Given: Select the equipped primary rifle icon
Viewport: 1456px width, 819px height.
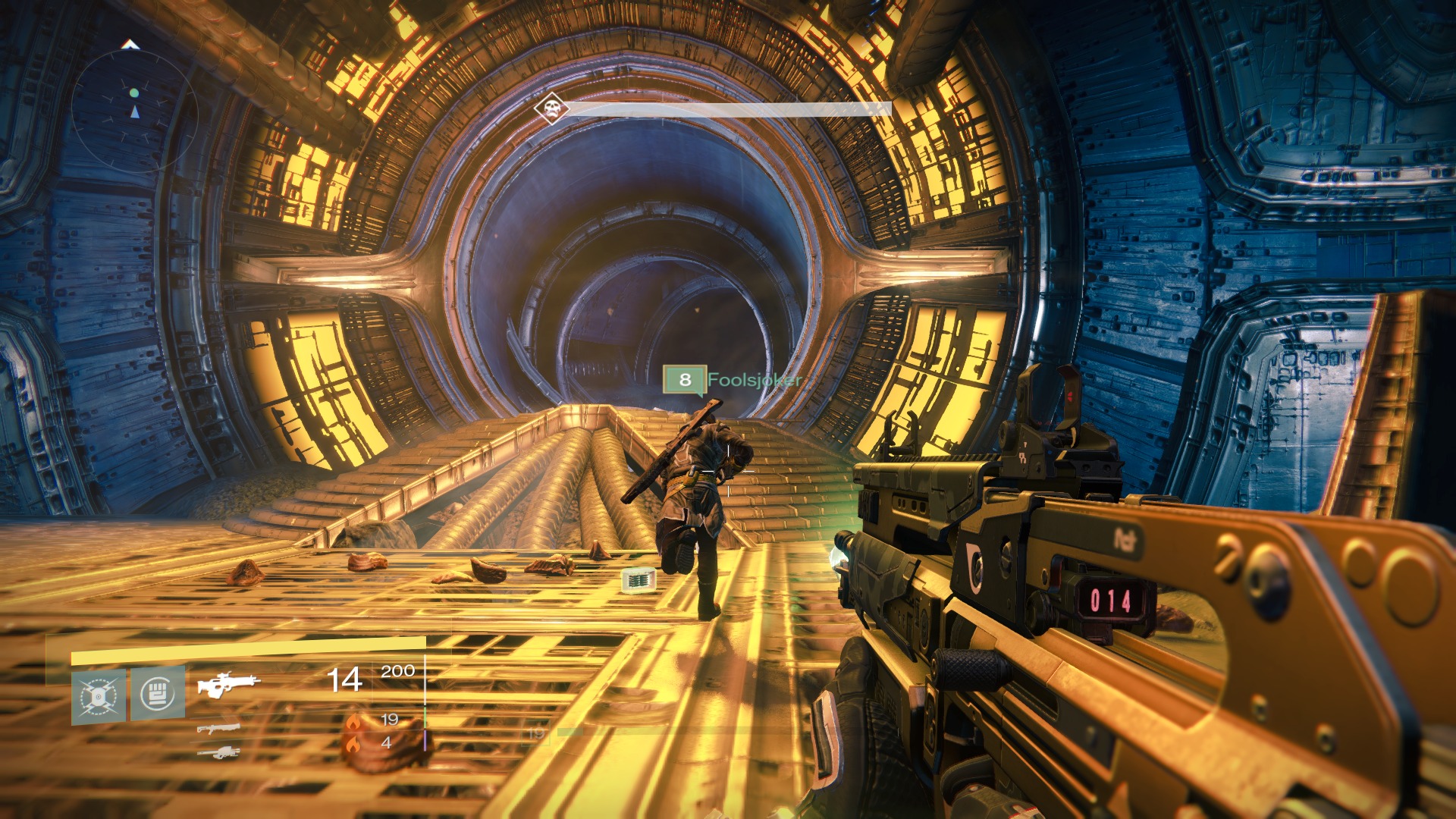Looking at the screenshot, I should [x=227, y=683].
